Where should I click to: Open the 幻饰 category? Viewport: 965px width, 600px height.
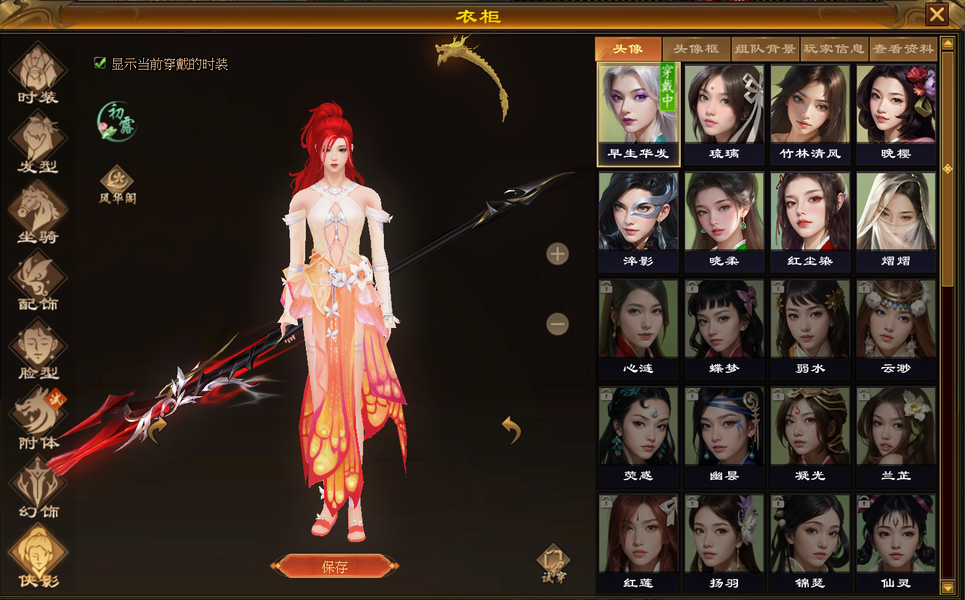(38, 487)
